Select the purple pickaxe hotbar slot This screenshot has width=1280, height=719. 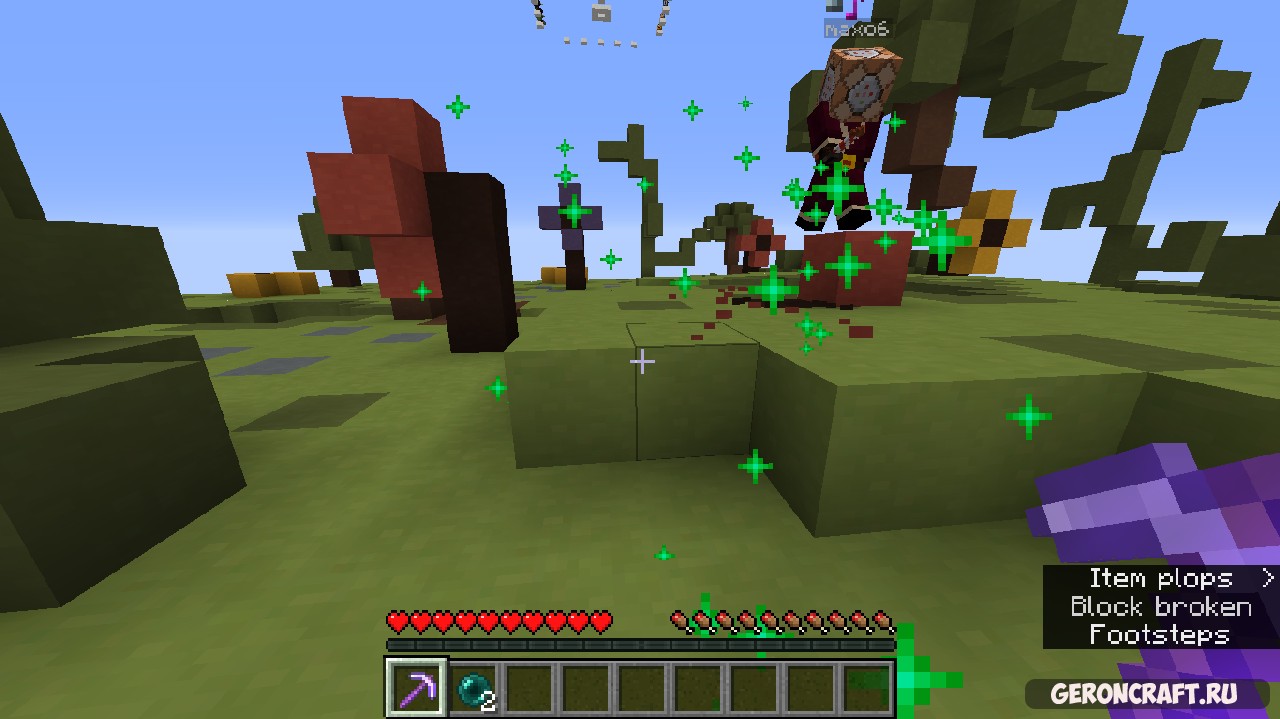point(416,688)
